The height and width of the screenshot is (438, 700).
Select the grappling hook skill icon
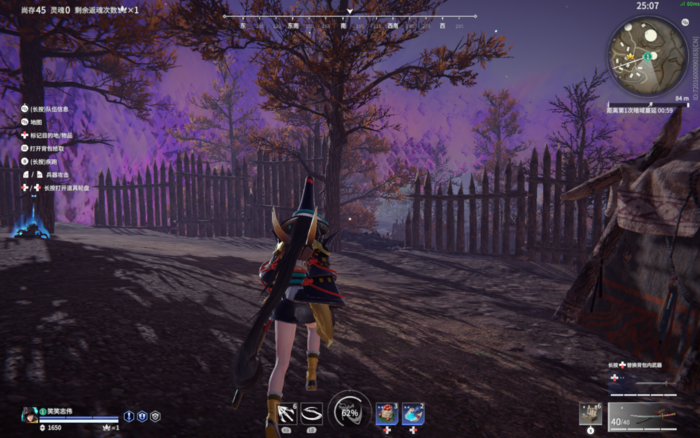[287, 411]
